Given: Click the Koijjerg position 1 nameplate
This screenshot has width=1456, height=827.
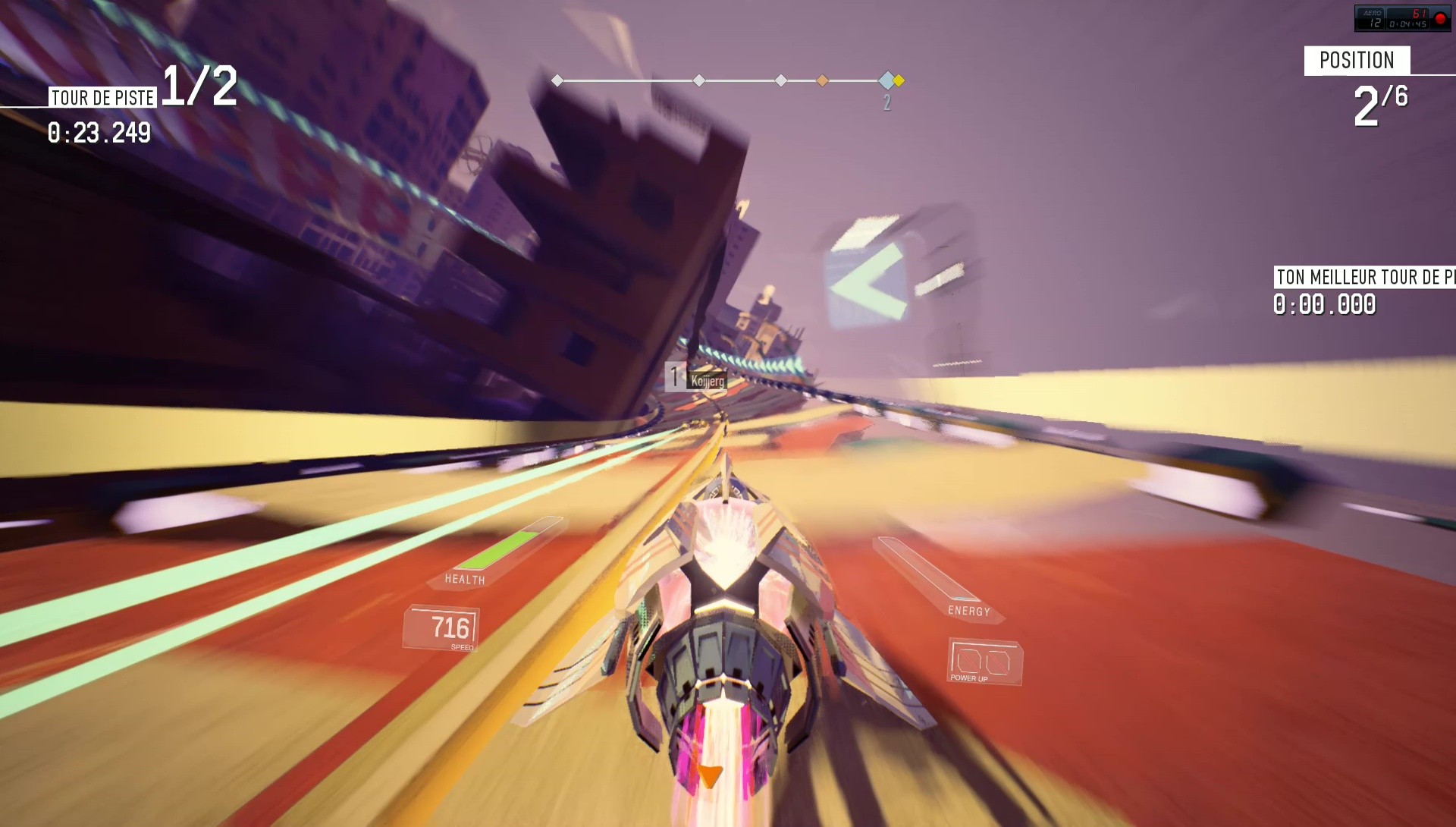Looking at the screenshot, I should 696,378.
